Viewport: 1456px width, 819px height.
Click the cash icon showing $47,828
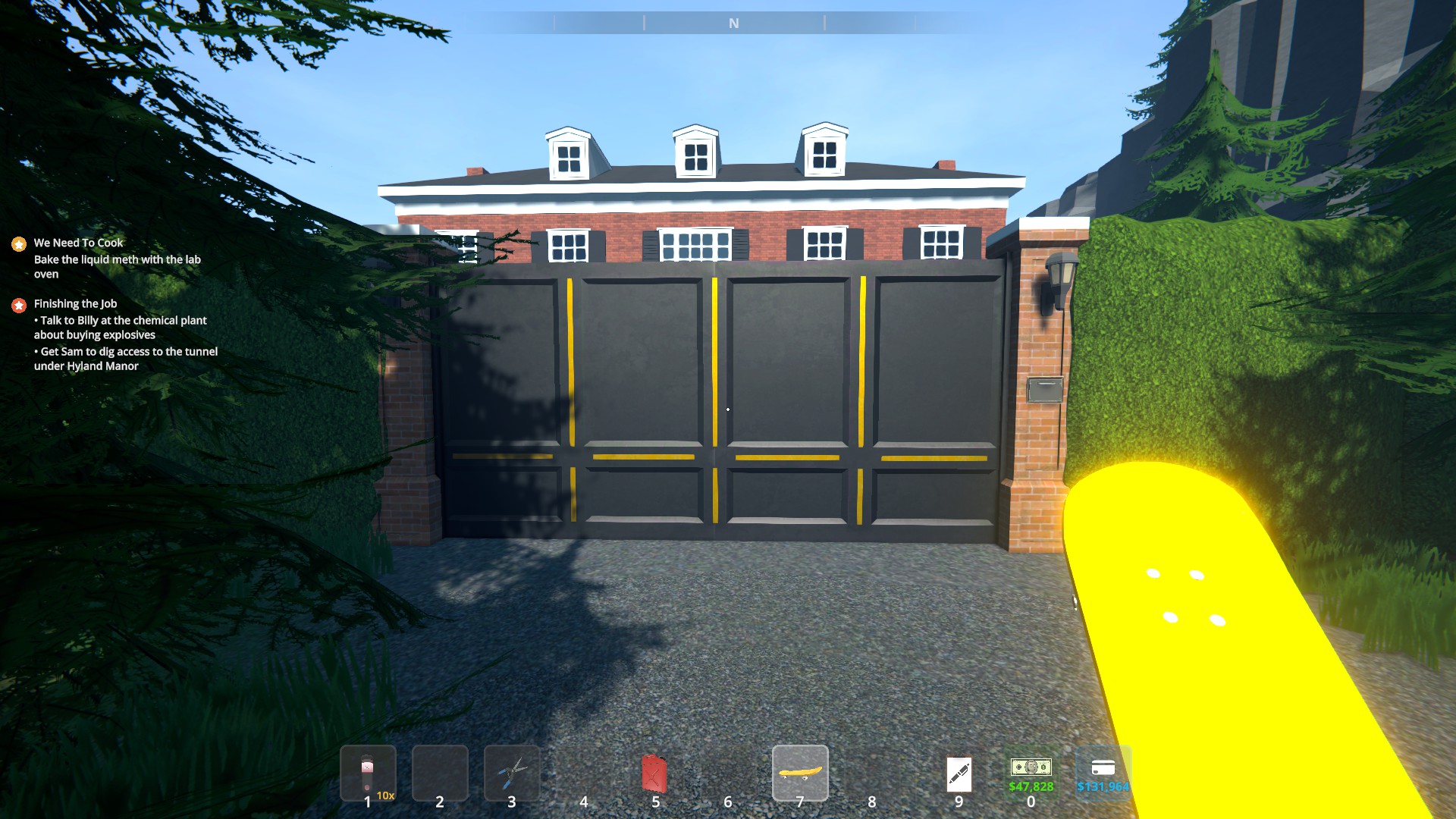coord(1031,767)
